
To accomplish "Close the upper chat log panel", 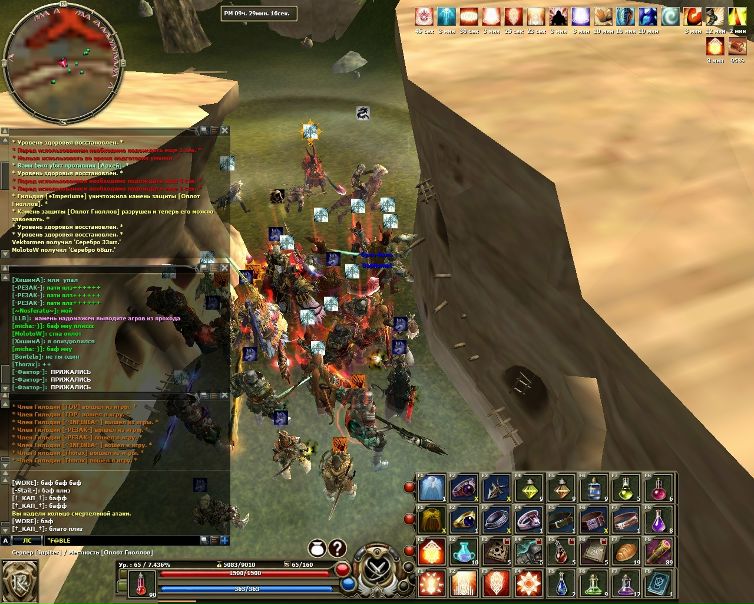I will (225, 130).
